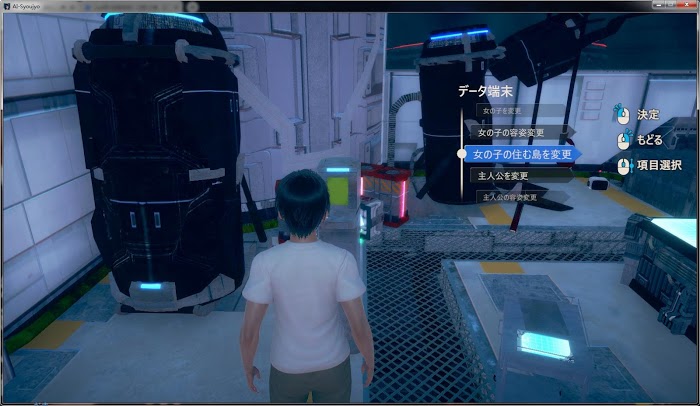Select the 女の子を変更 menu entry
The height and width of the screenshot is (406, 700).
[x=501, y=111]
